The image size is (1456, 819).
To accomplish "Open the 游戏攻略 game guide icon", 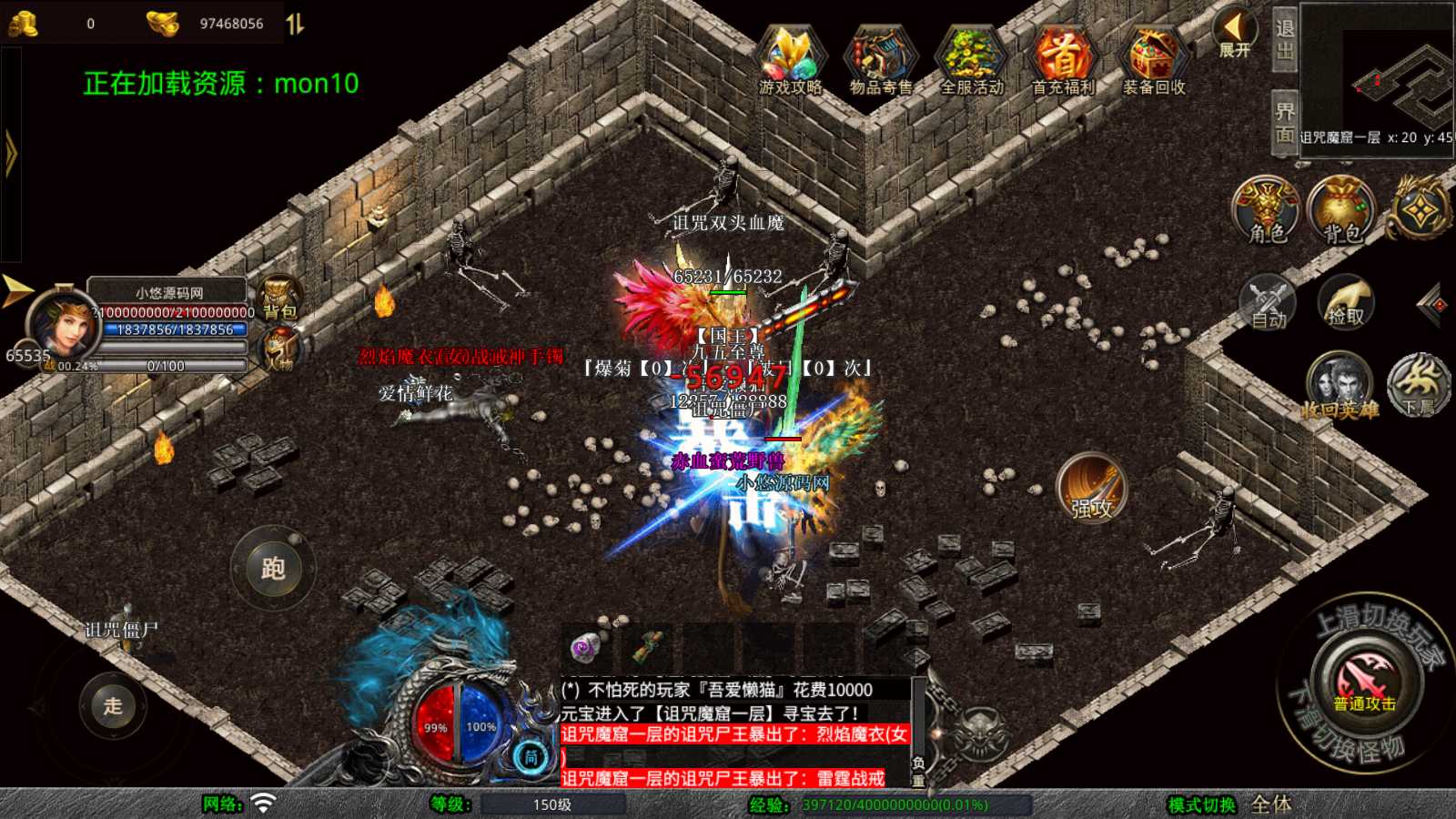I will point(790,60).
